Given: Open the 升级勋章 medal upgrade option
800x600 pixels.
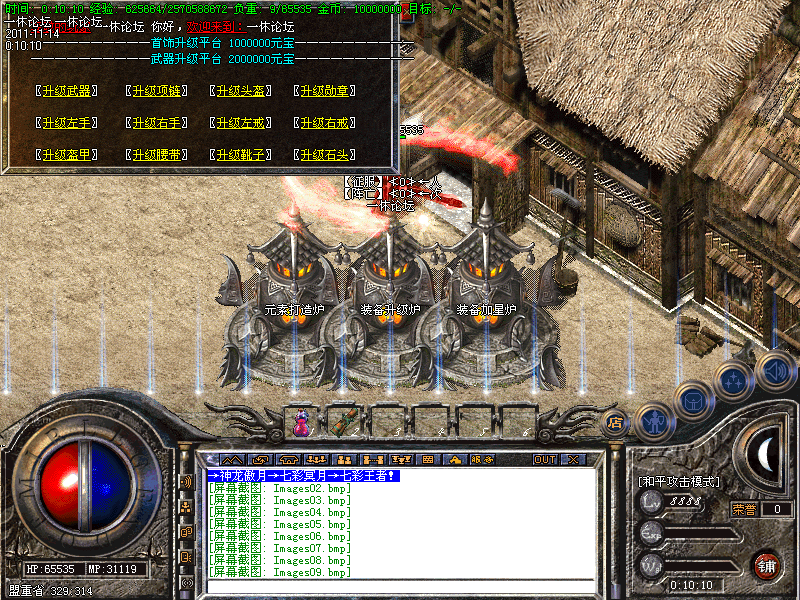Looking at the screenshot, I should [325, 91].
